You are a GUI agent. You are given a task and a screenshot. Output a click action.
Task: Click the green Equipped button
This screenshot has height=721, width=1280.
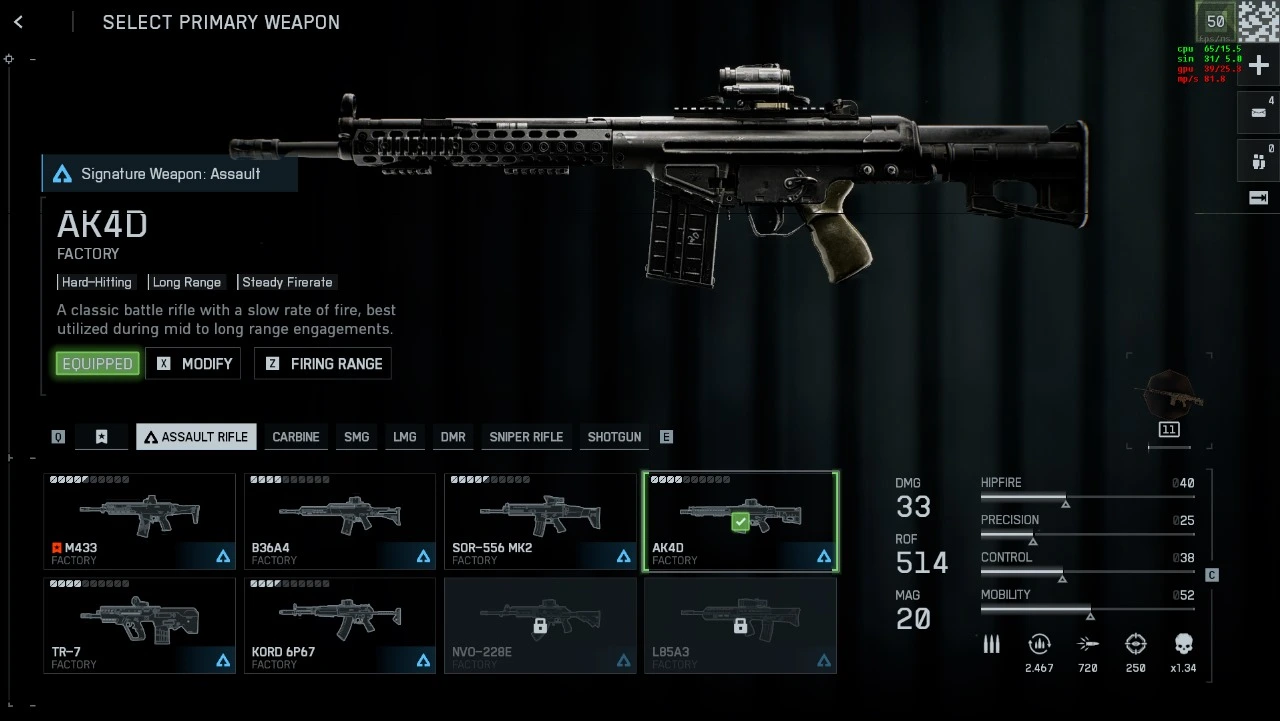point(98,364)
